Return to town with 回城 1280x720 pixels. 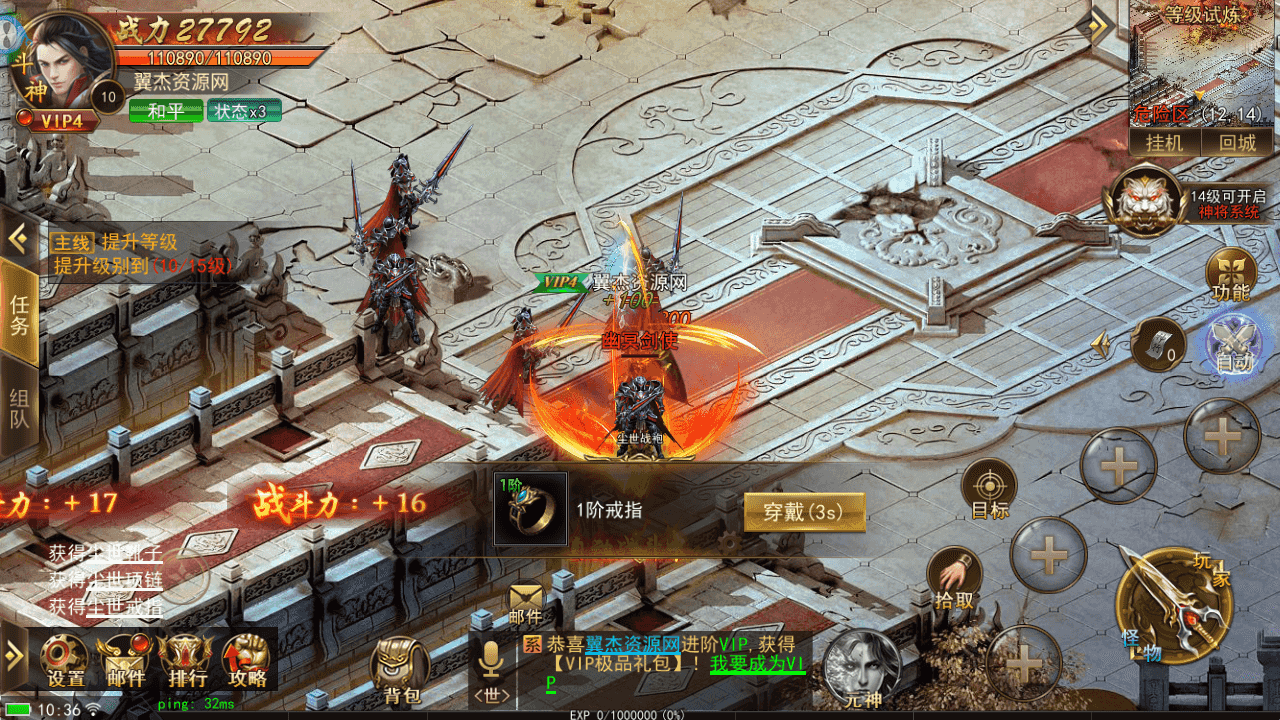tap(1236, 142)
